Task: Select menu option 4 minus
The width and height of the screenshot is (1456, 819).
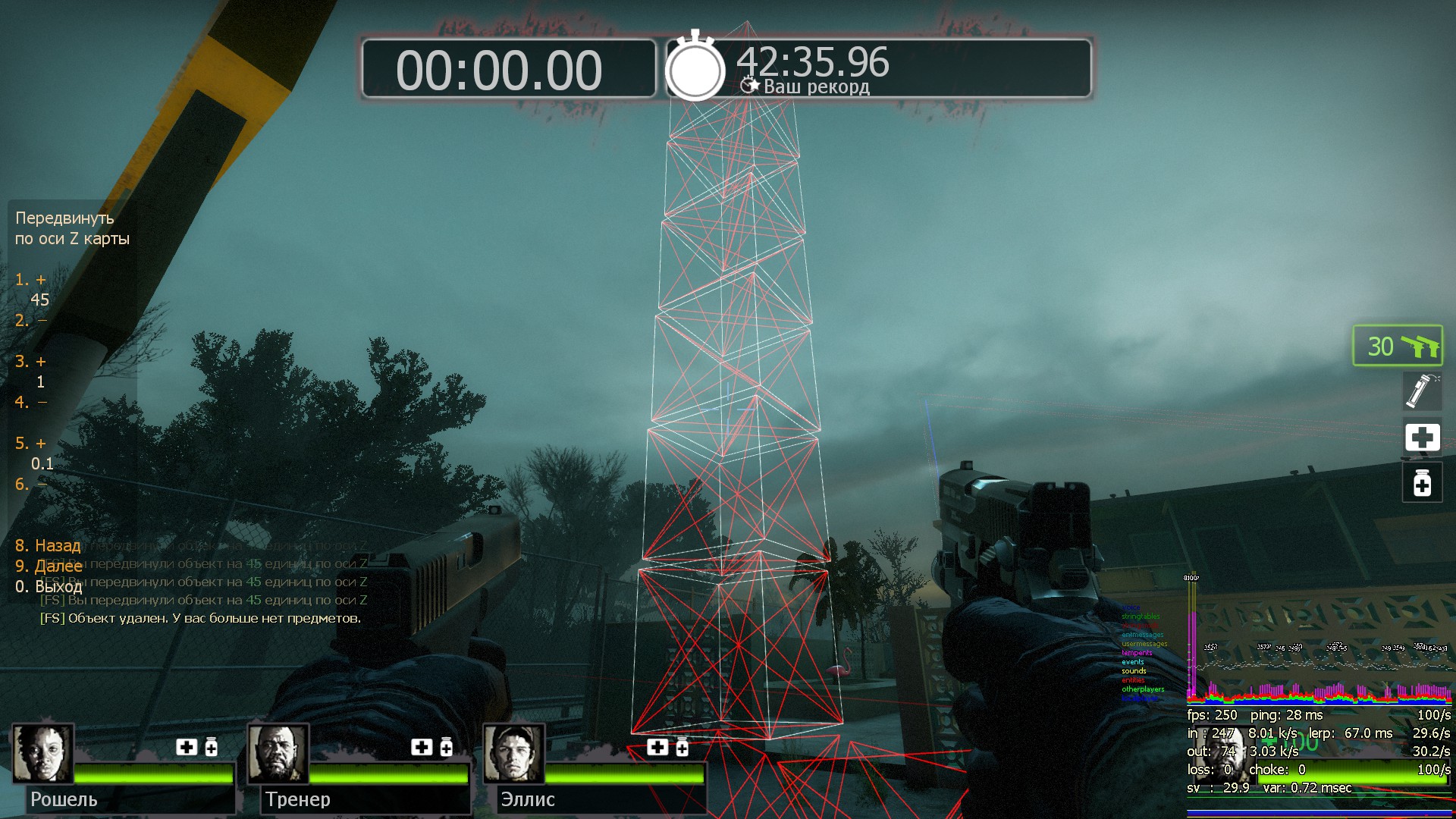Action: 31,403
